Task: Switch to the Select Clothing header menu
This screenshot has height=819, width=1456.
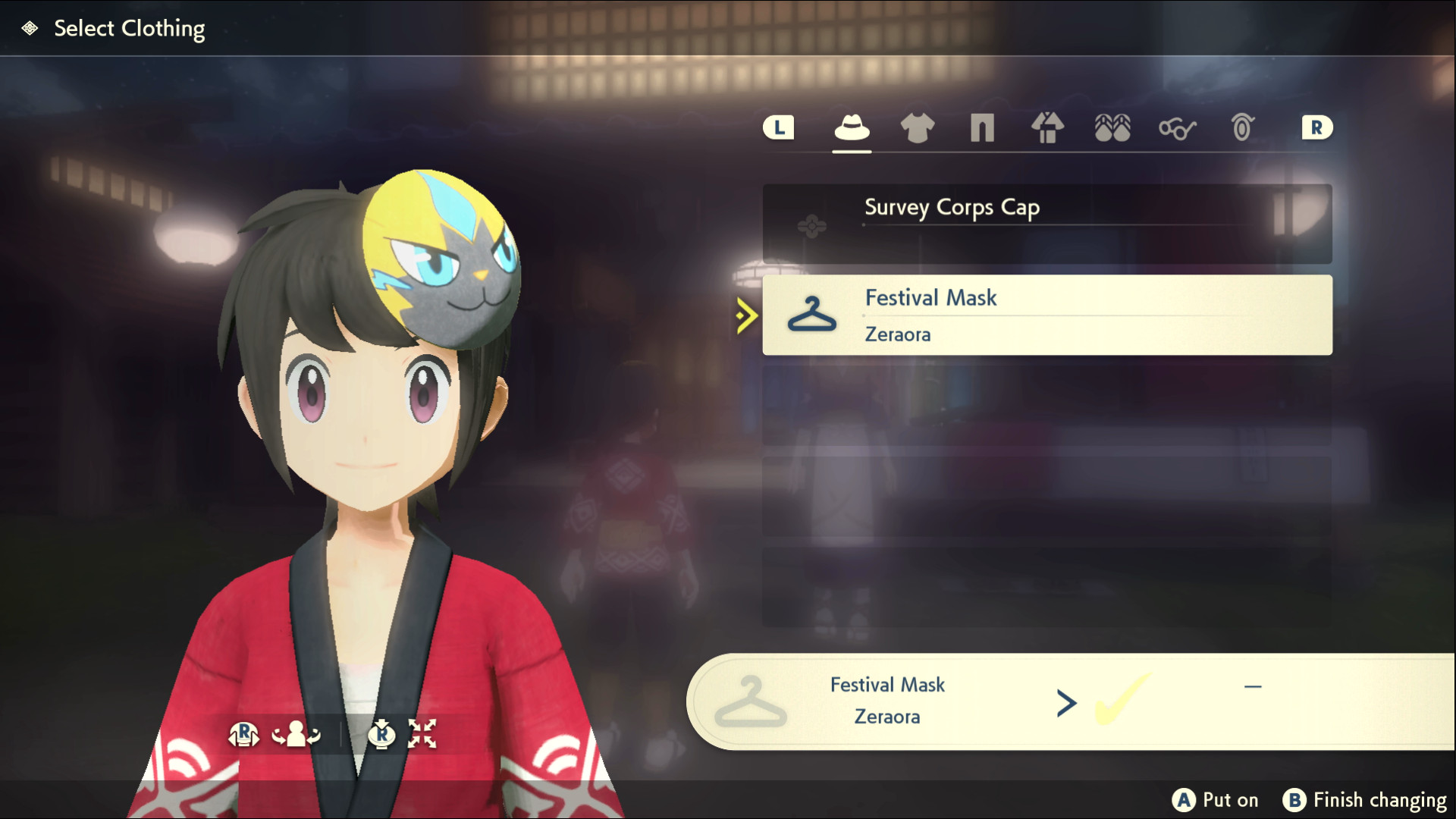Action: coord(129,28)
